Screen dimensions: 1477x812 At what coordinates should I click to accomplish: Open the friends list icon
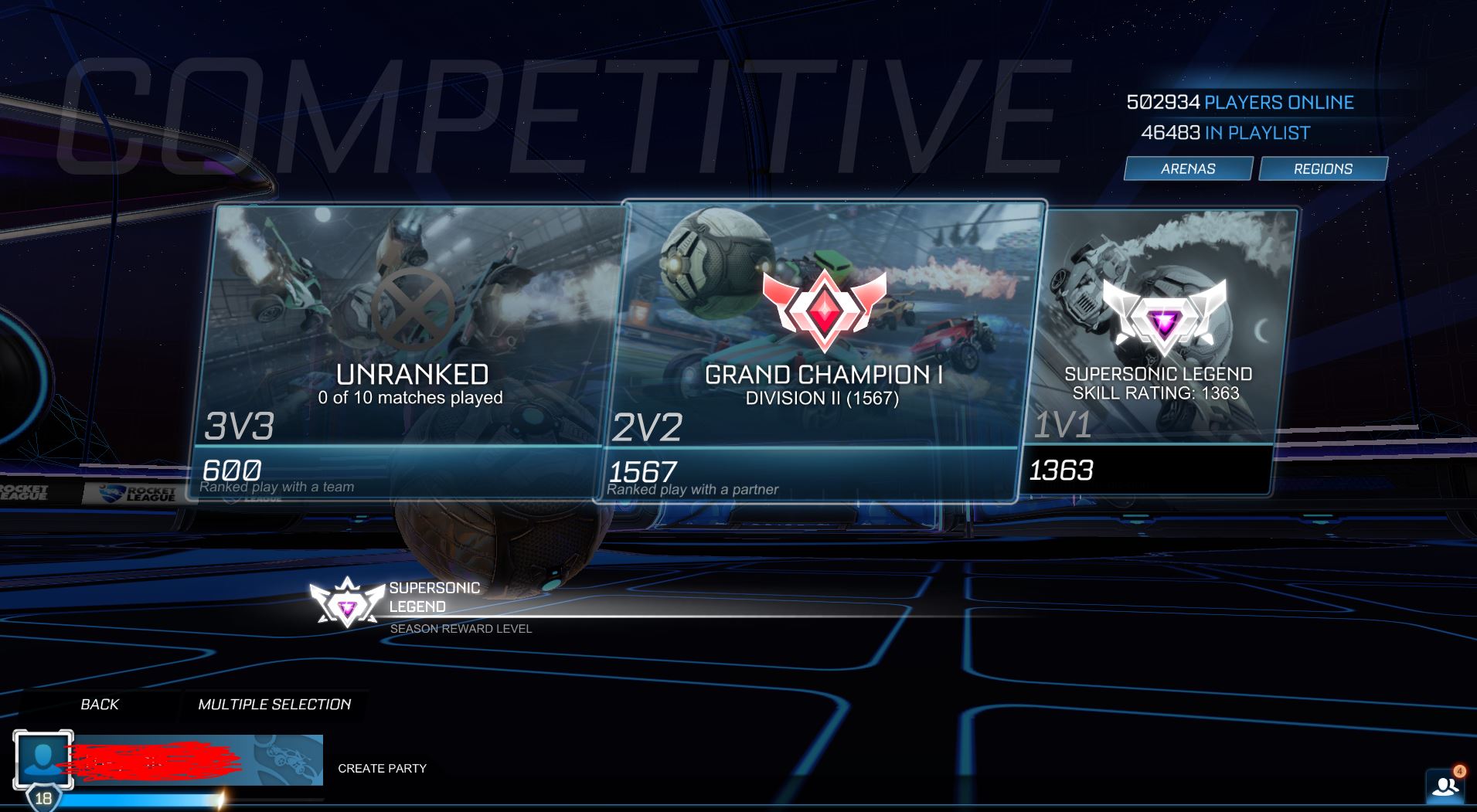(1445, 786)
